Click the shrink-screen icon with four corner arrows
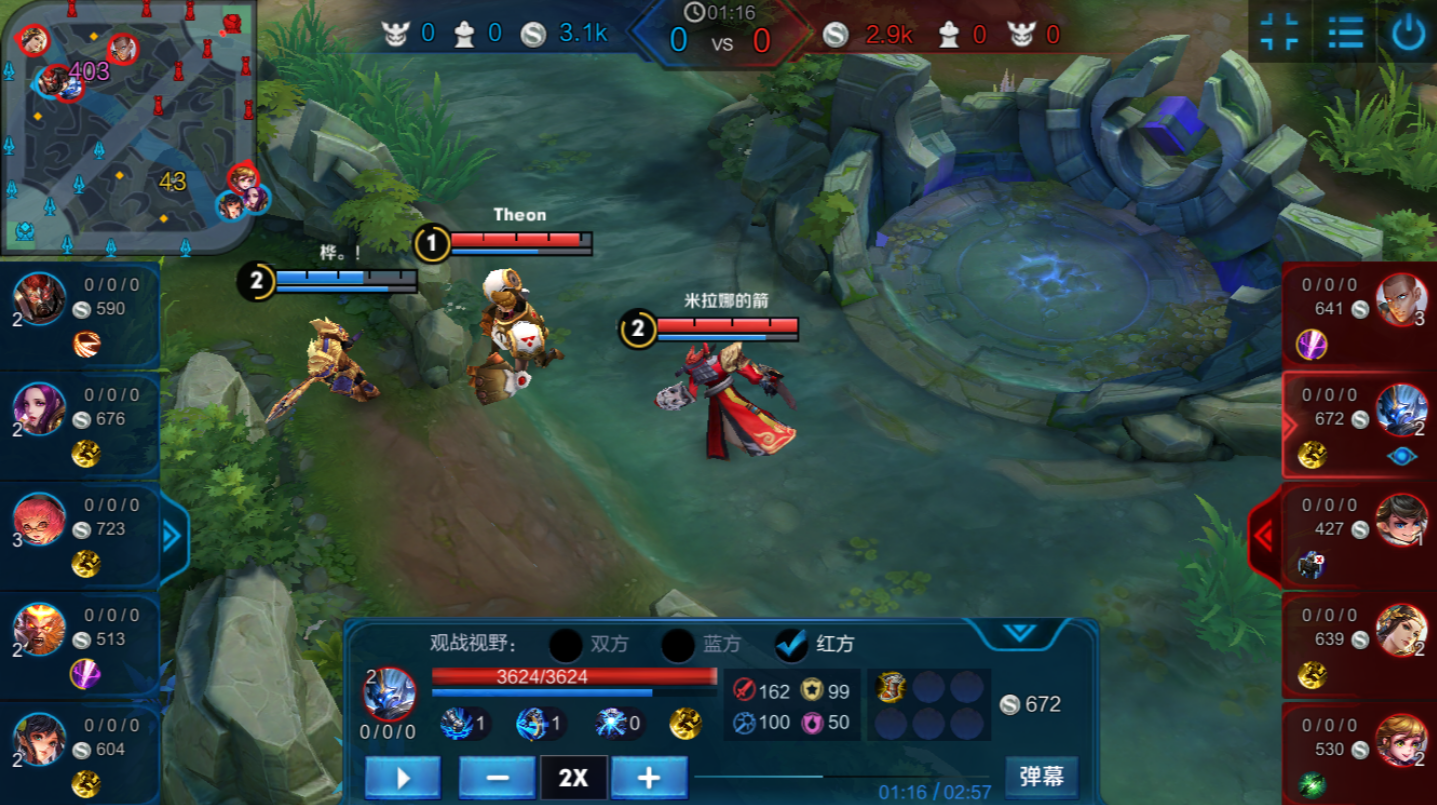Image resolution: width=1437 pixels, height=805 pixels. pos(1279,32)
